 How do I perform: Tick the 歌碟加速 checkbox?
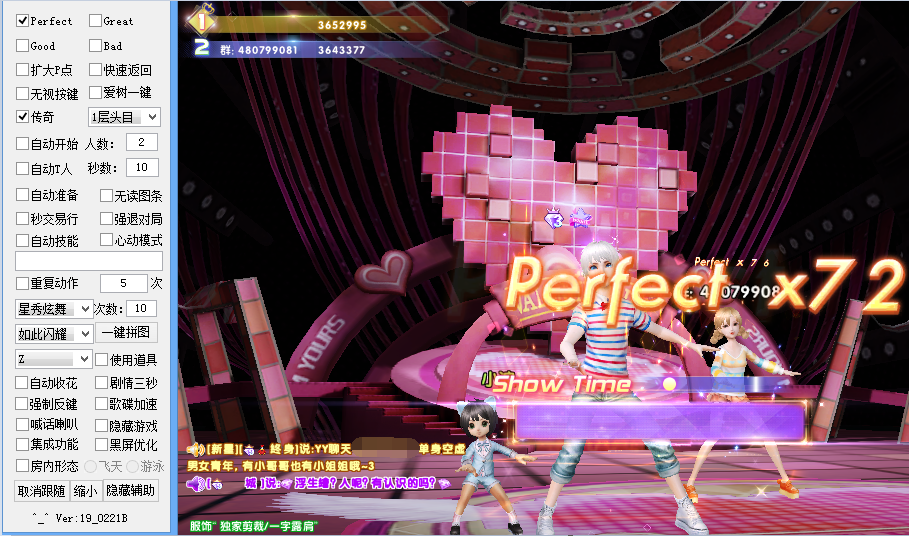coord(101,404)
